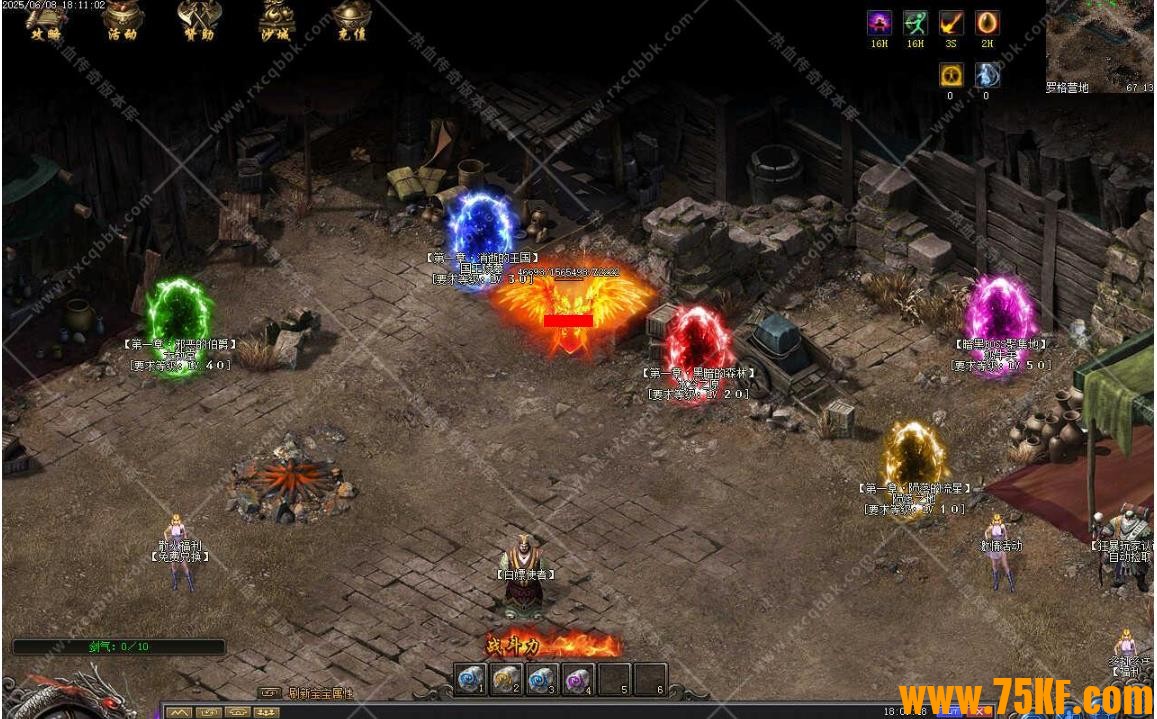Click the white ghost figure status icon
This screenshot has height=719, width=1157.
click(987, 75)
